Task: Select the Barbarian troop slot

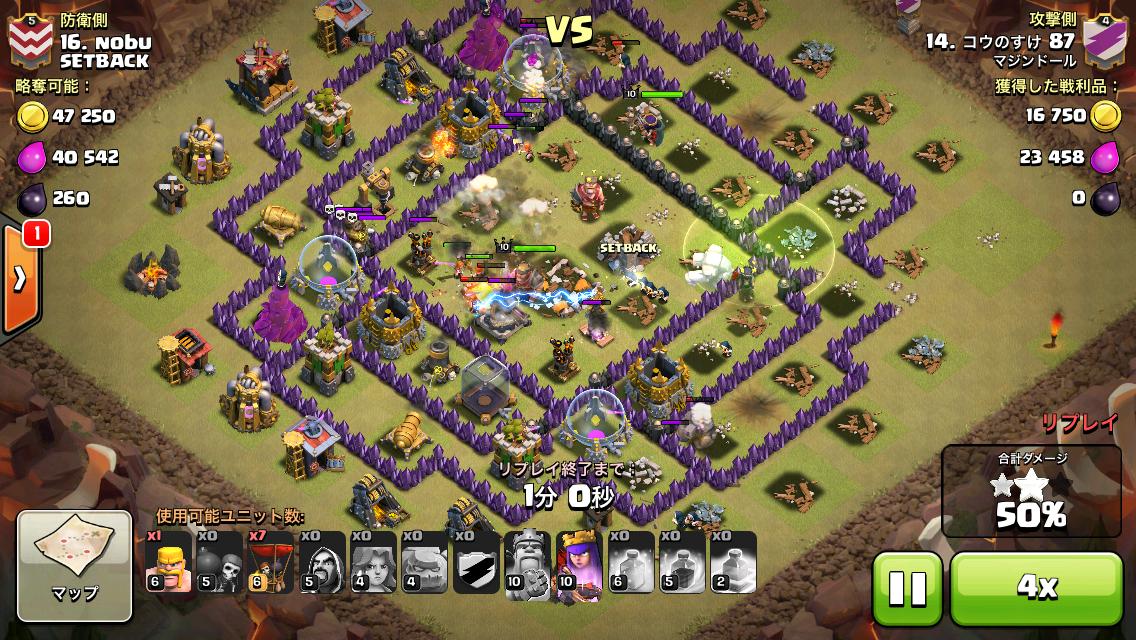Action: click(x=168, y=563)
